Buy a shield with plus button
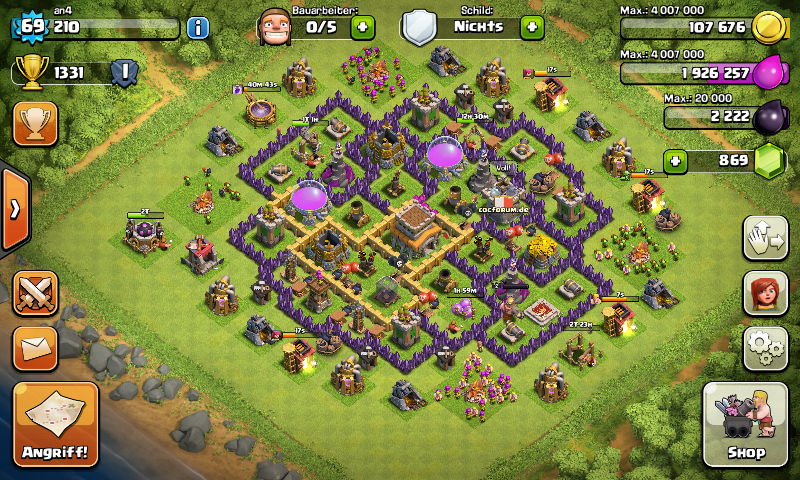 coord(532,27)
